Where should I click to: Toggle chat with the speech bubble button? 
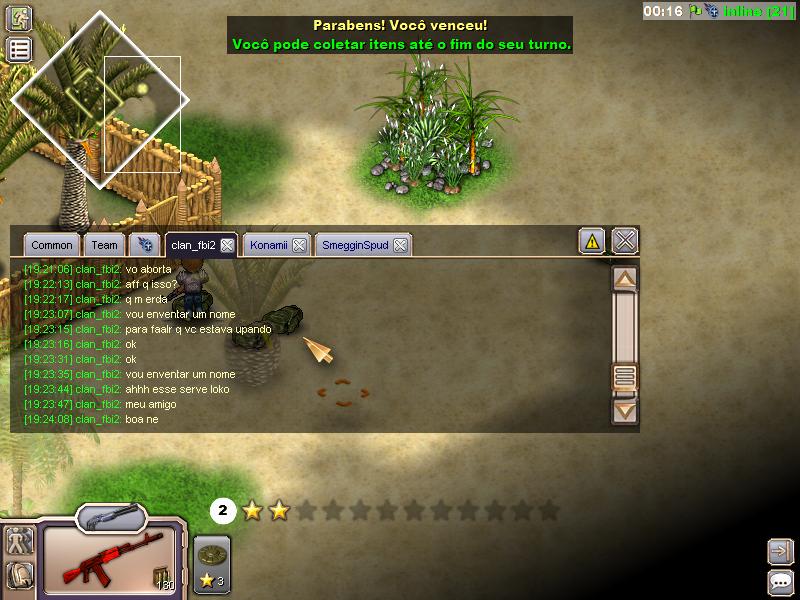coord(780,582)
